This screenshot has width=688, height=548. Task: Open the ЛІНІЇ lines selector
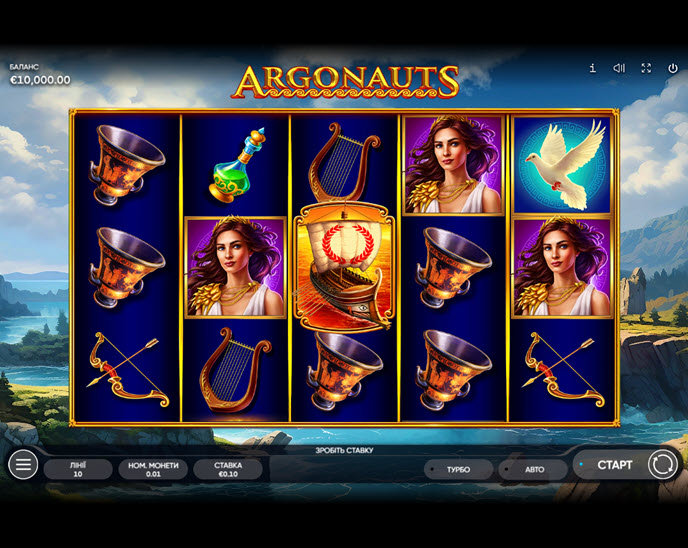click(78, 469)
